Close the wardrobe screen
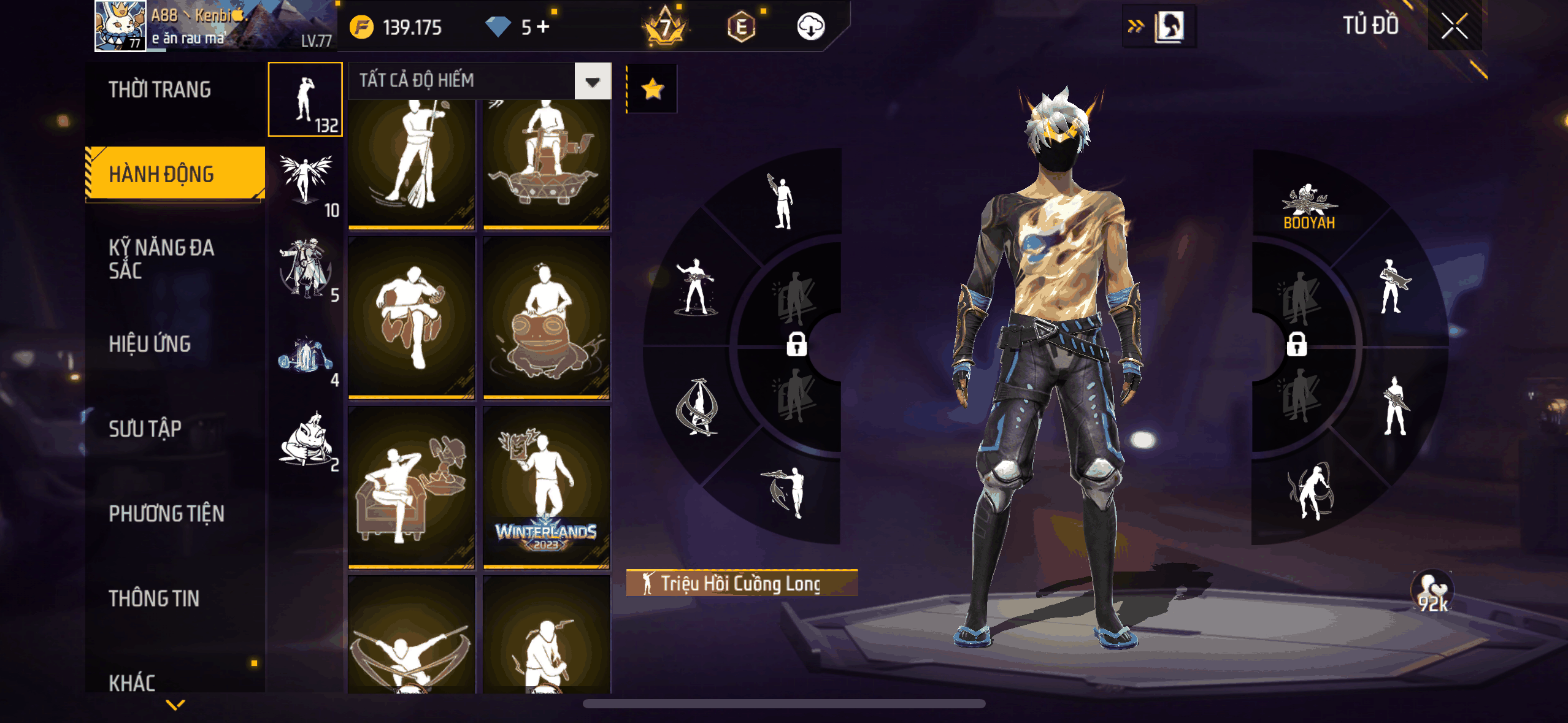Screen dimensions: 1568x723 click(1454, 26)
